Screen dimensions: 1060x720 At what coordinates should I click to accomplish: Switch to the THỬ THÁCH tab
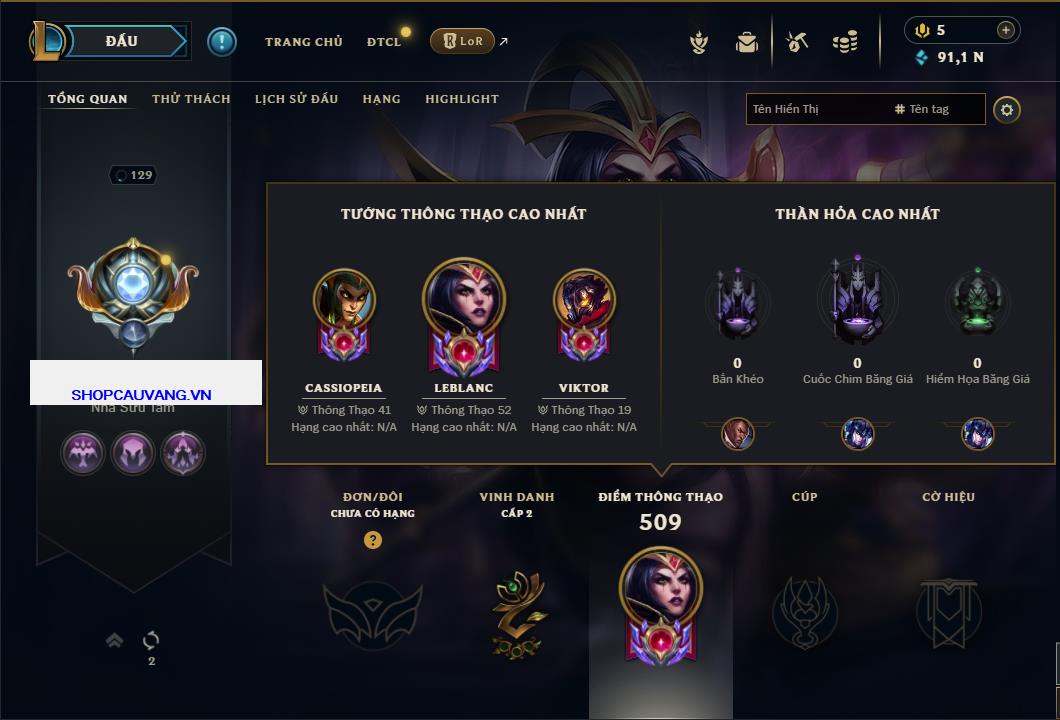[x=191, y=99]
